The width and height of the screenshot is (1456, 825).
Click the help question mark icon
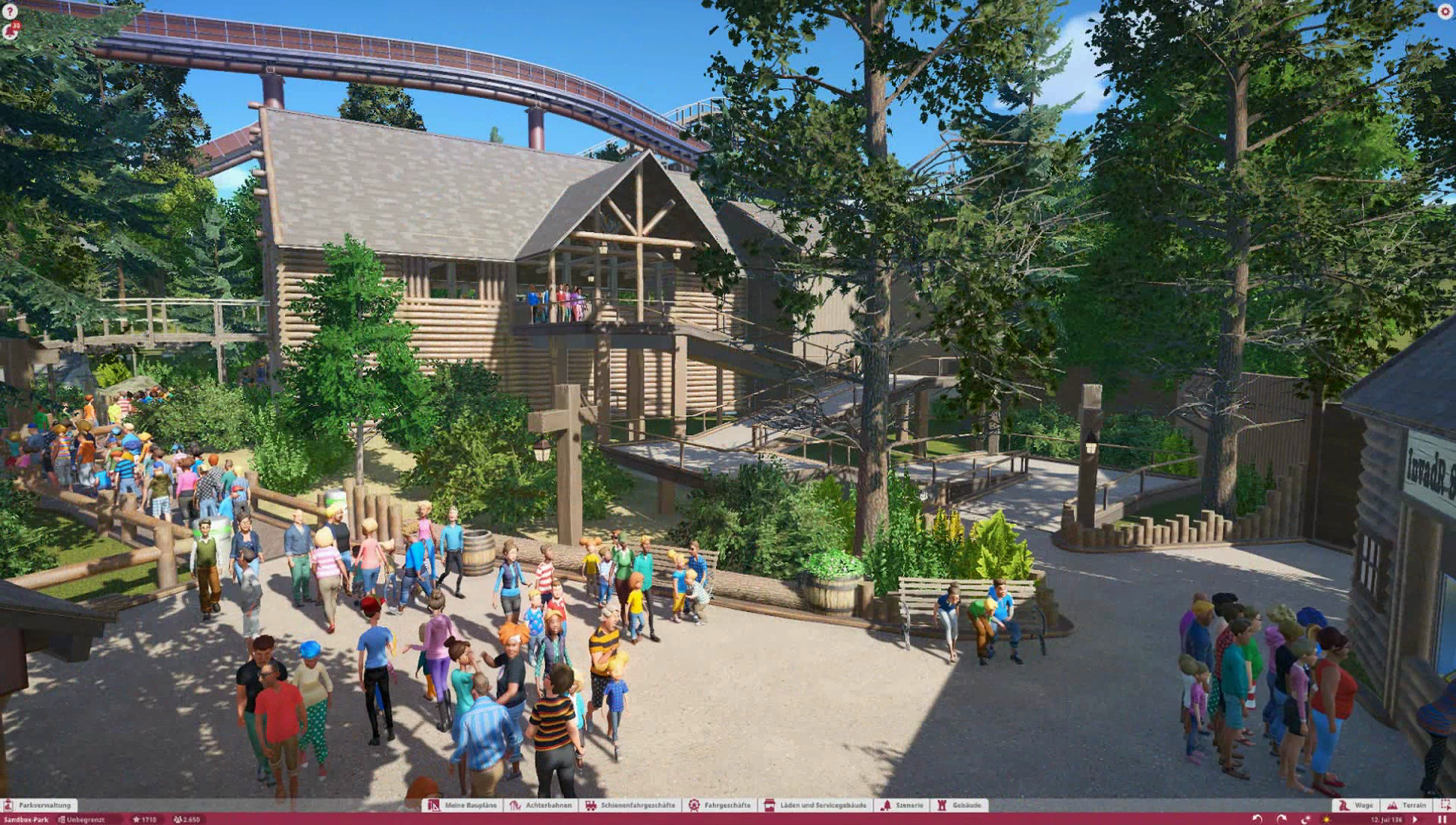pyautogui.click(x=9, y=11)
